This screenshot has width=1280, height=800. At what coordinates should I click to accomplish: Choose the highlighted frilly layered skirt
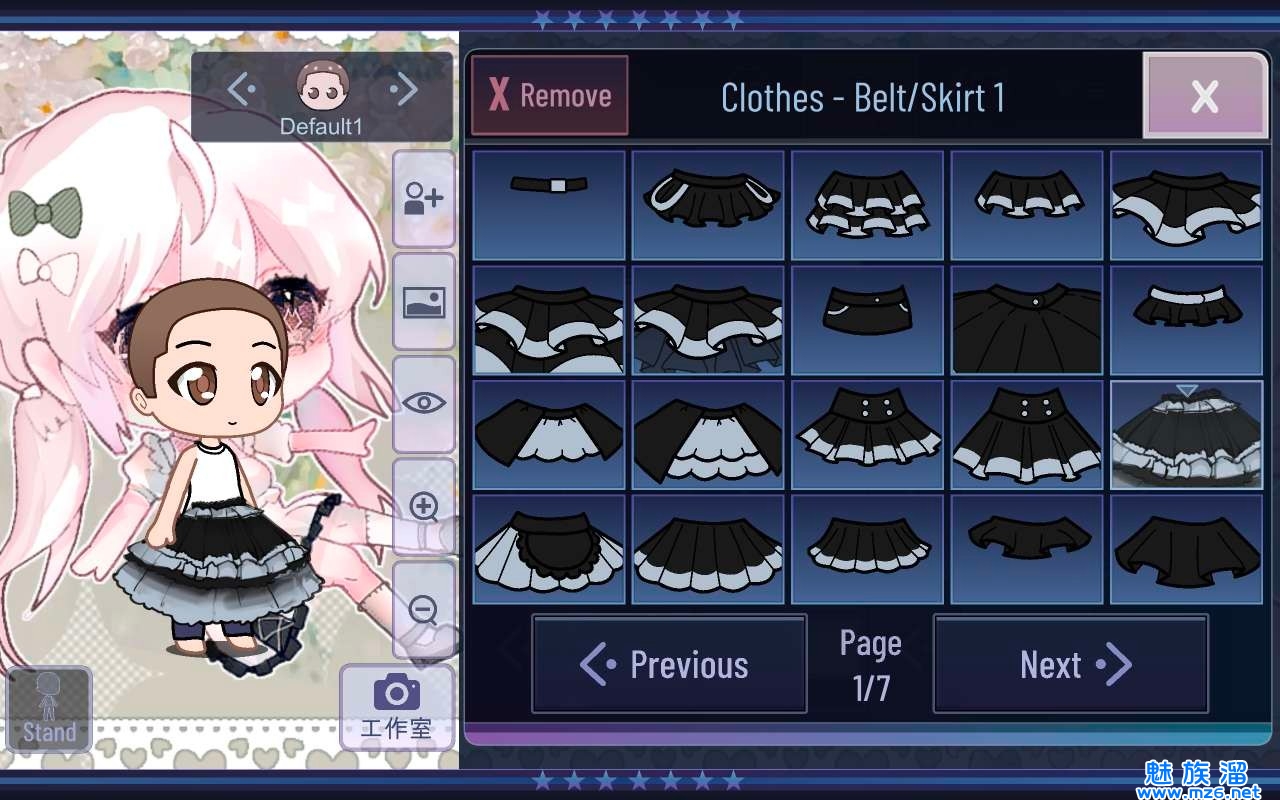(x=1186, y=435)
